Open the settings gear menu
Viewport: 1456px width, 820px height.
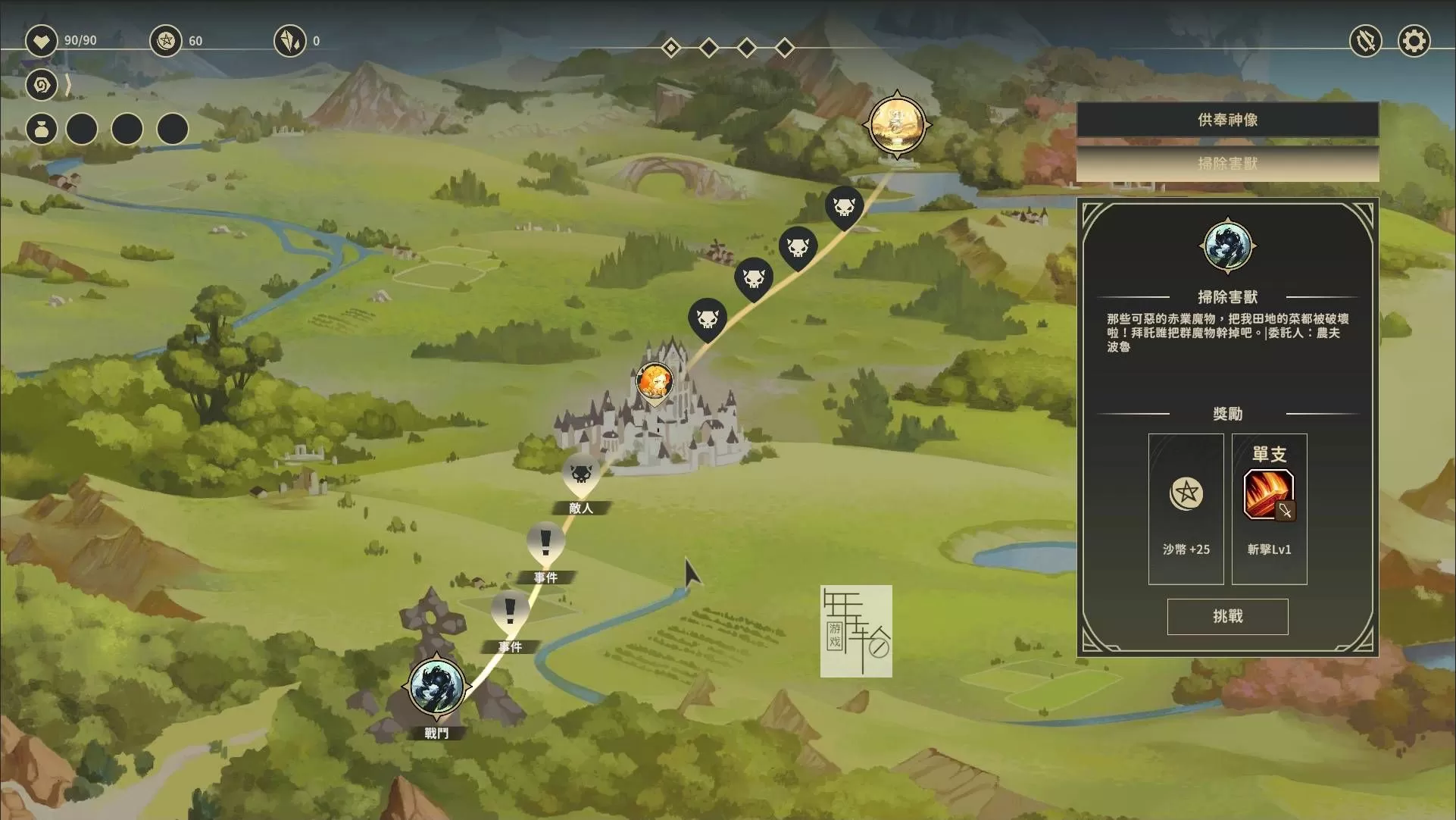(1413, 41)
